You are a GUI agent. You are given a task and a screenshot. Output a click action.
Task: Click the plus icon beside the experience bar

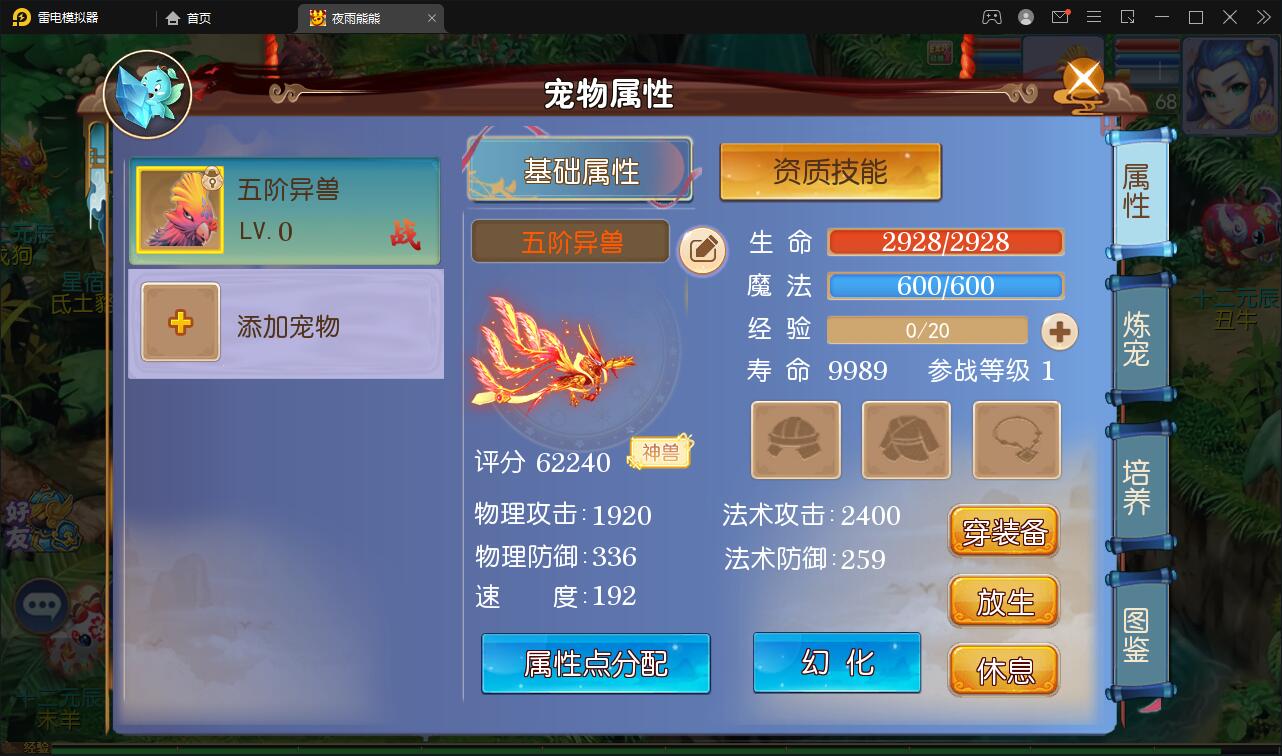point(1059,330)
